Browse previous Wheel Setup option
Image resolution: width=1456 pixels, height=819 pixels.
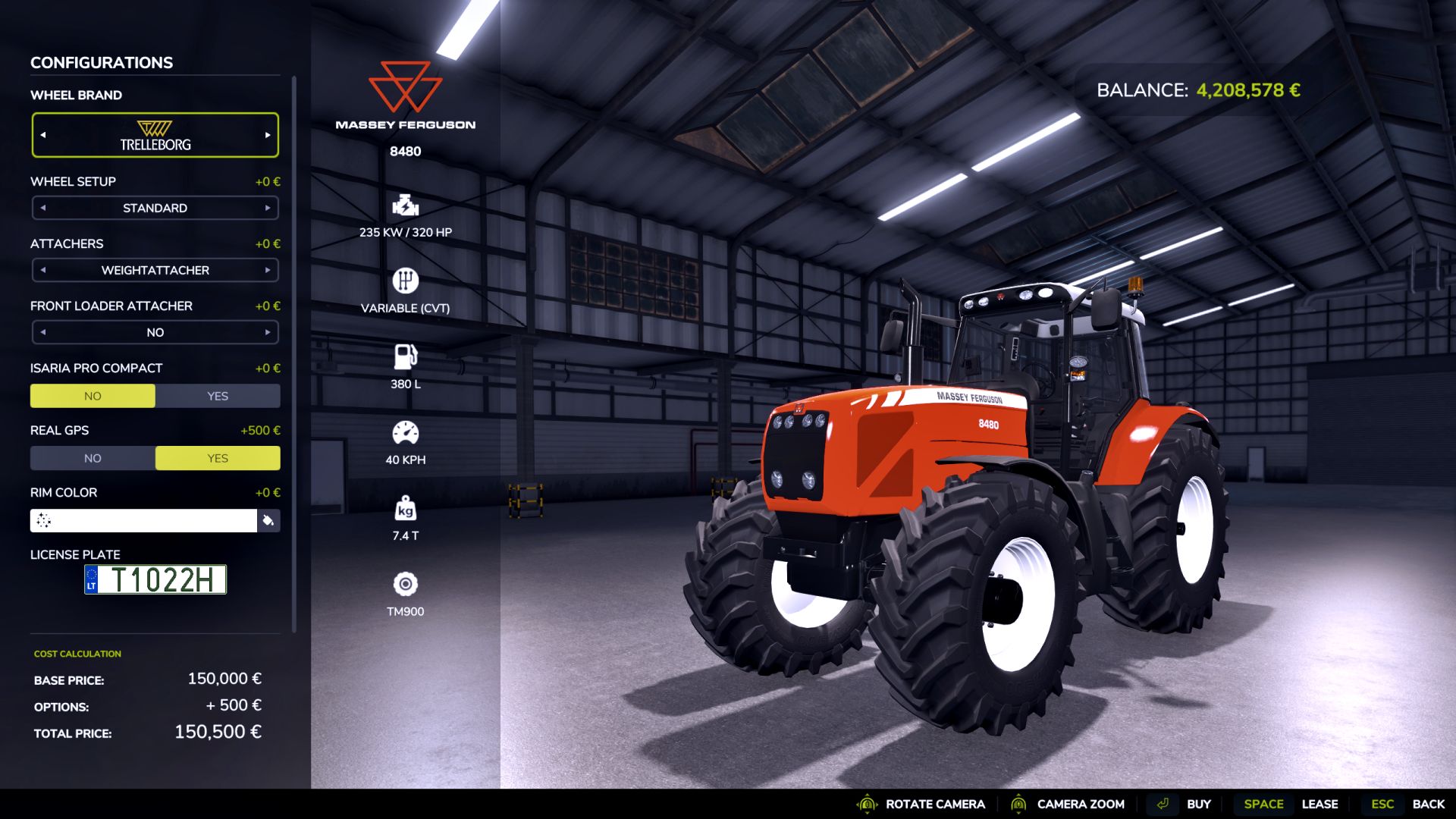(x=42, y=207)
